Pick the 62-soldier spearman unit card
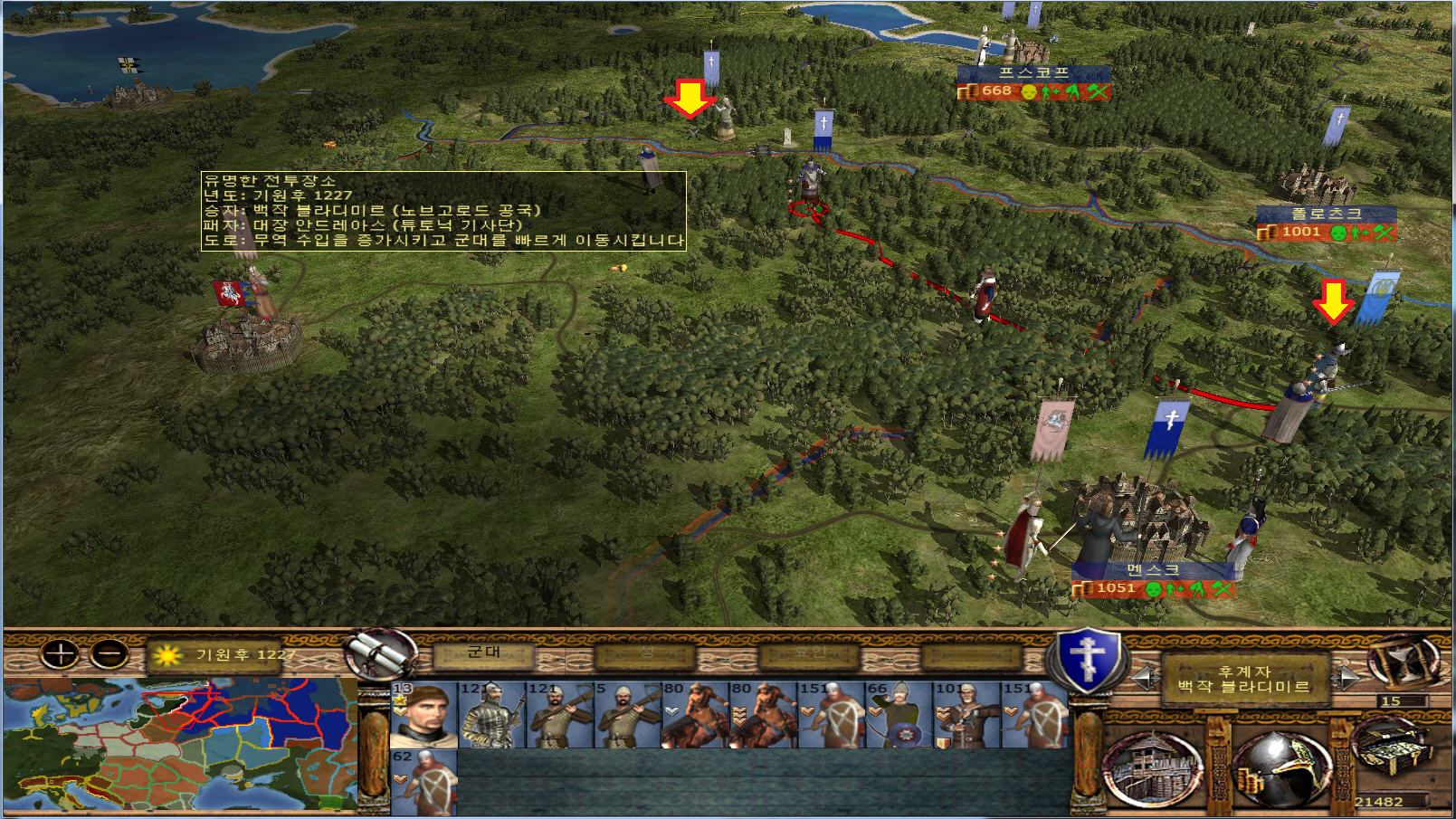 [x=423, y=782]
